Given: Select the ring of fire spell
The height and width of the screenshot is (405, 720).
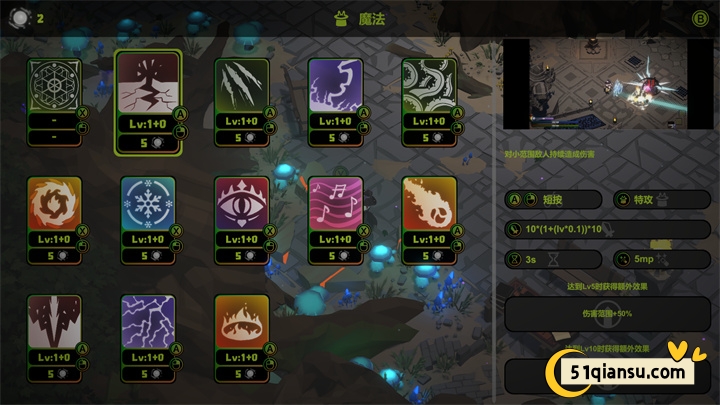Looking at the screenshot, I should (242, 321).
